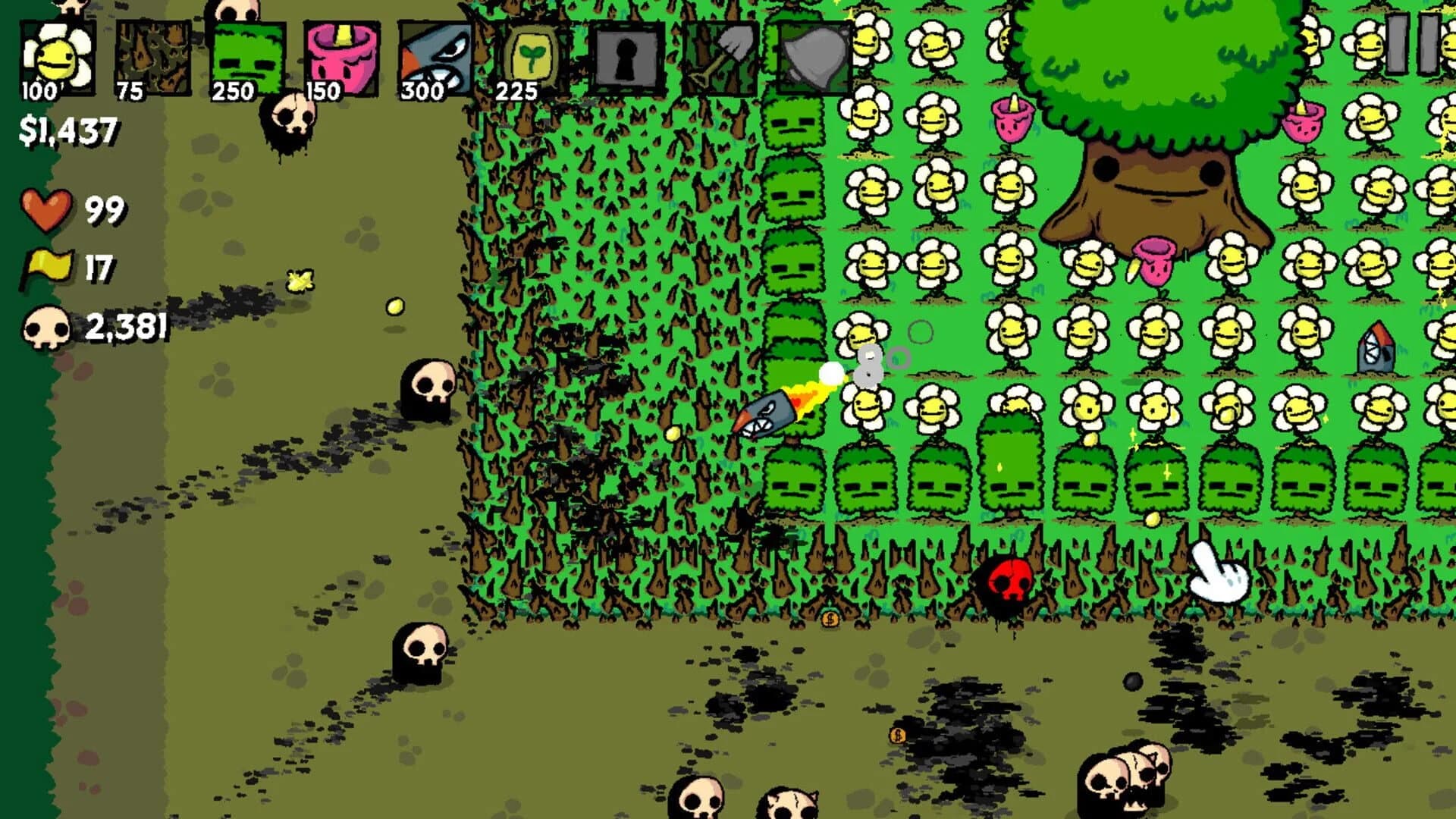This screenshot has width=1456, height=819.
Task: Select the 75-cost spike trap card
Action: [153, 53]
